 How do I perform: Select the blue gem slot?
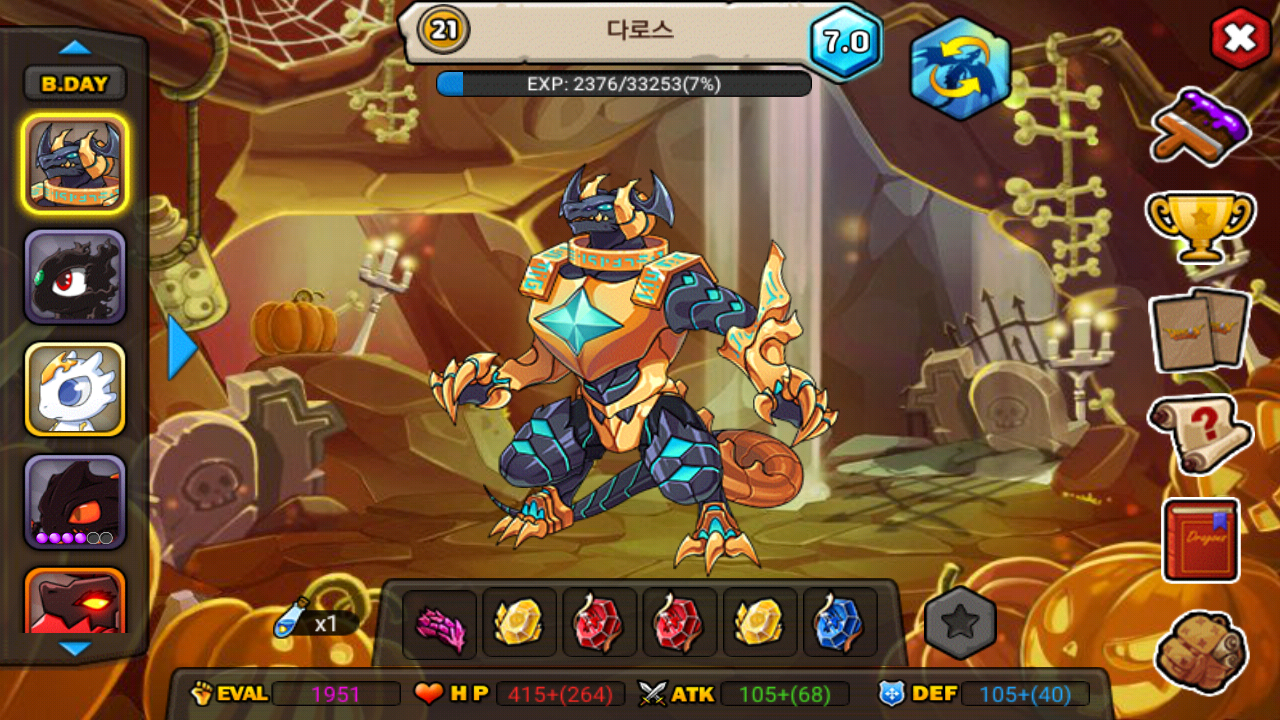pyautogui.click(x=840, y=624)
